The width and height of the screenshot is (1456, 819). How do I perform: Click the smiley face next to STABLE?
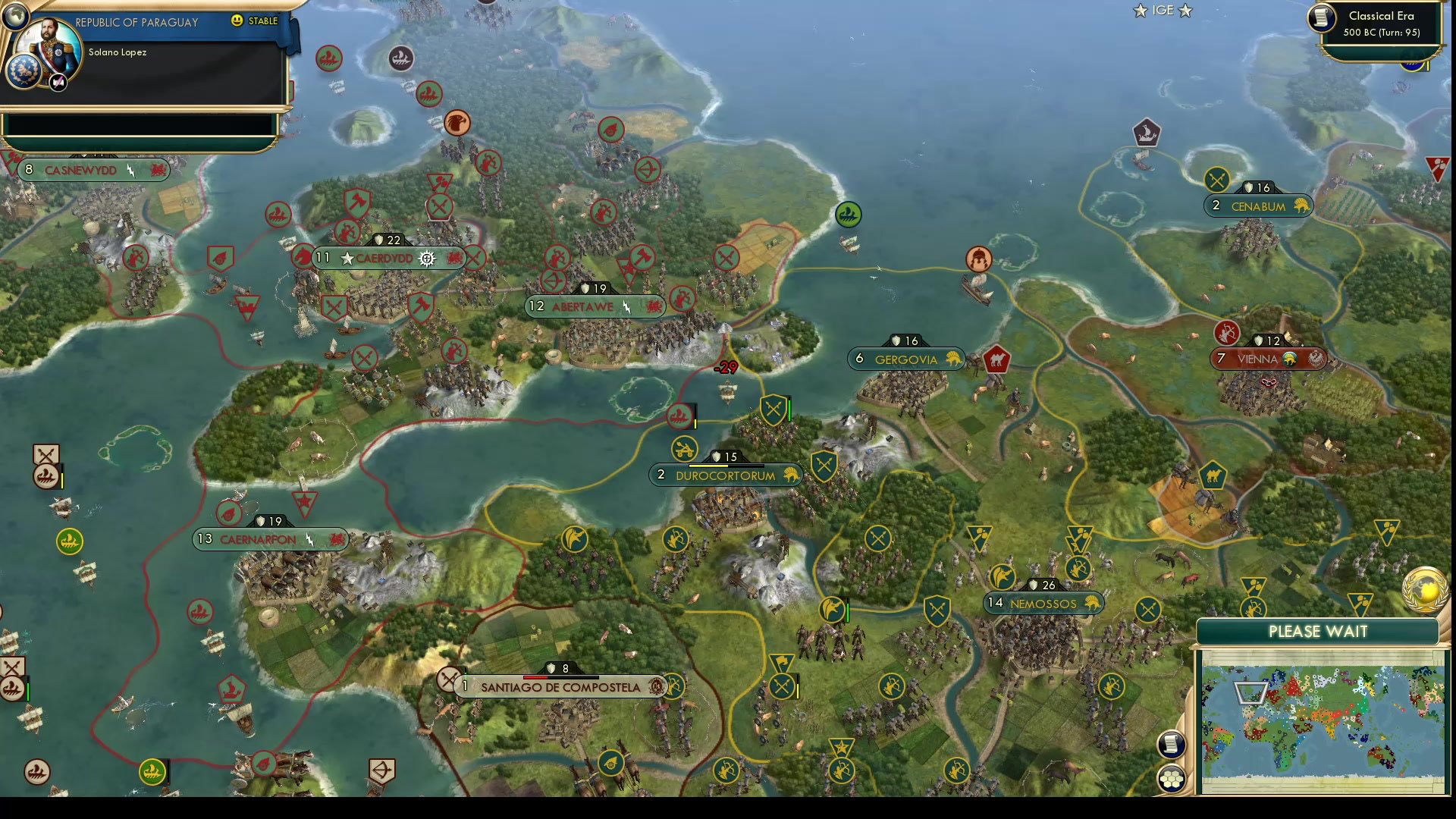(x=237, y=21)
